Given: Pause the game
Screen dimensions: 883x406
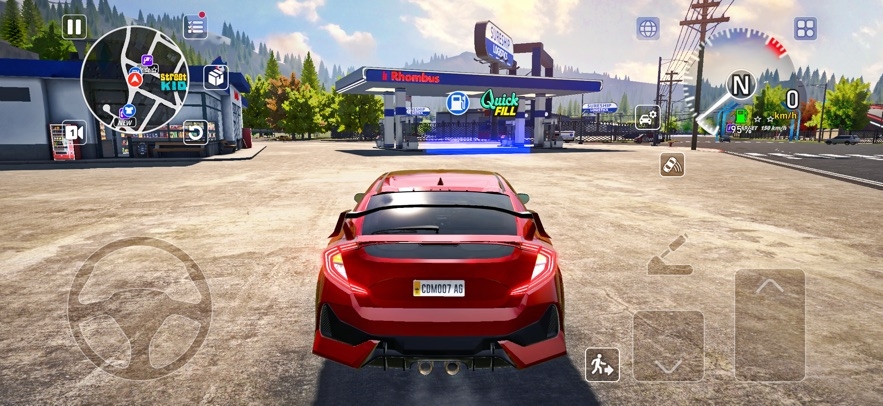Looking at the screenshot, I should click(74, 27).
